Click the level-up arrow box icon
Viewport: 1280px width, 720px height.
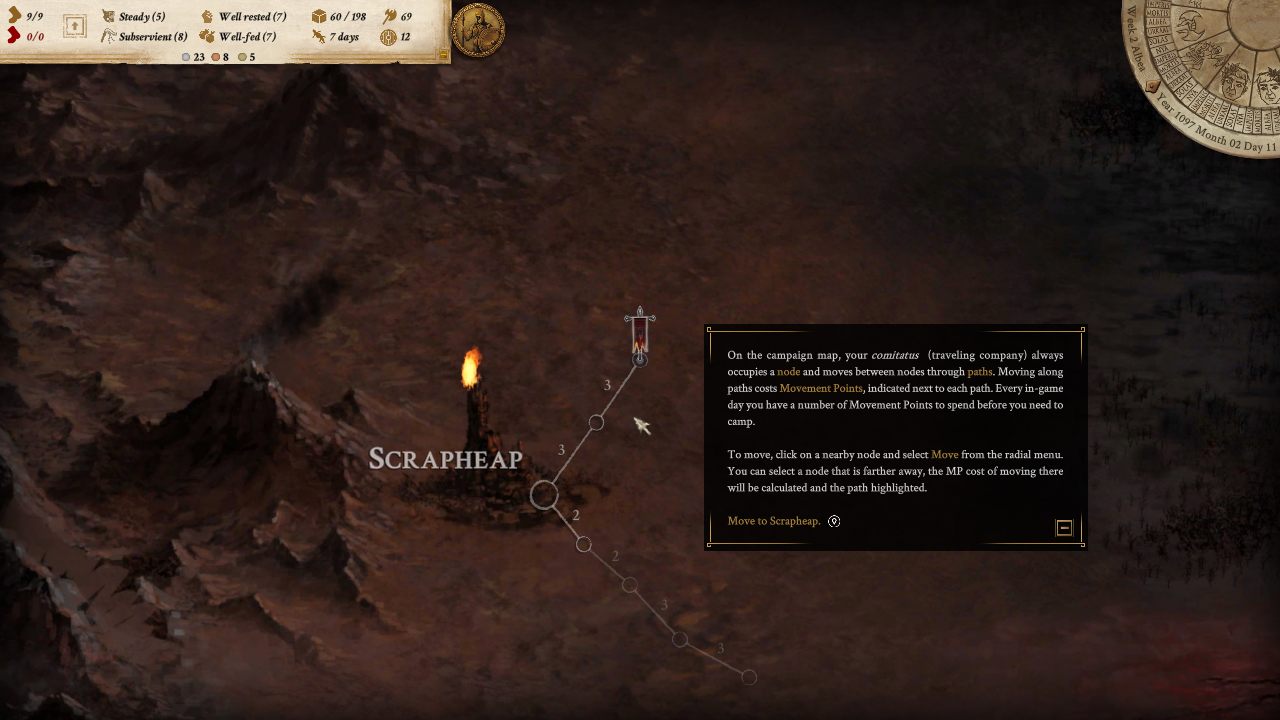click(x=75, y=27)
